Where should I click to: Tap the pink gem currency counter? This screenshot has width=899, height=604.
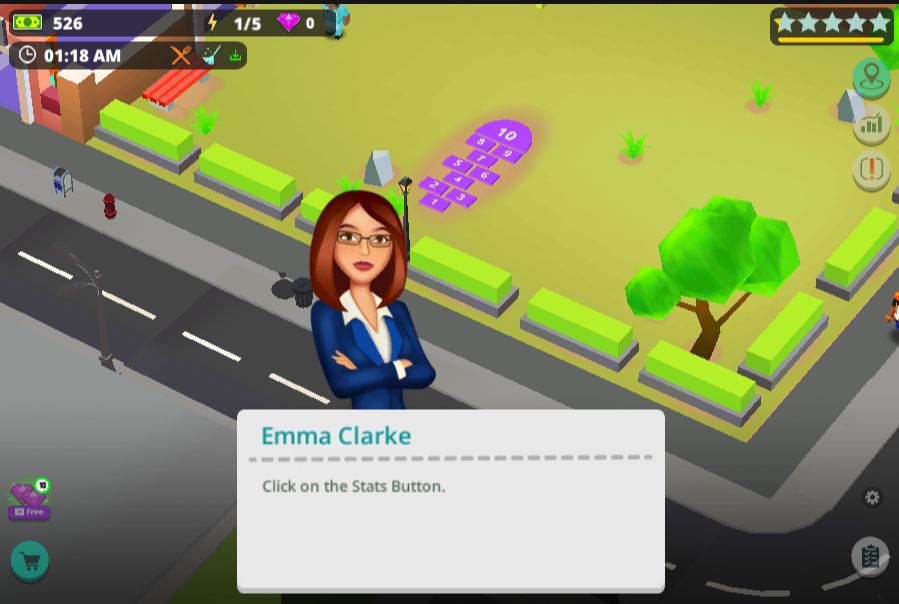(x=296, y=23)
